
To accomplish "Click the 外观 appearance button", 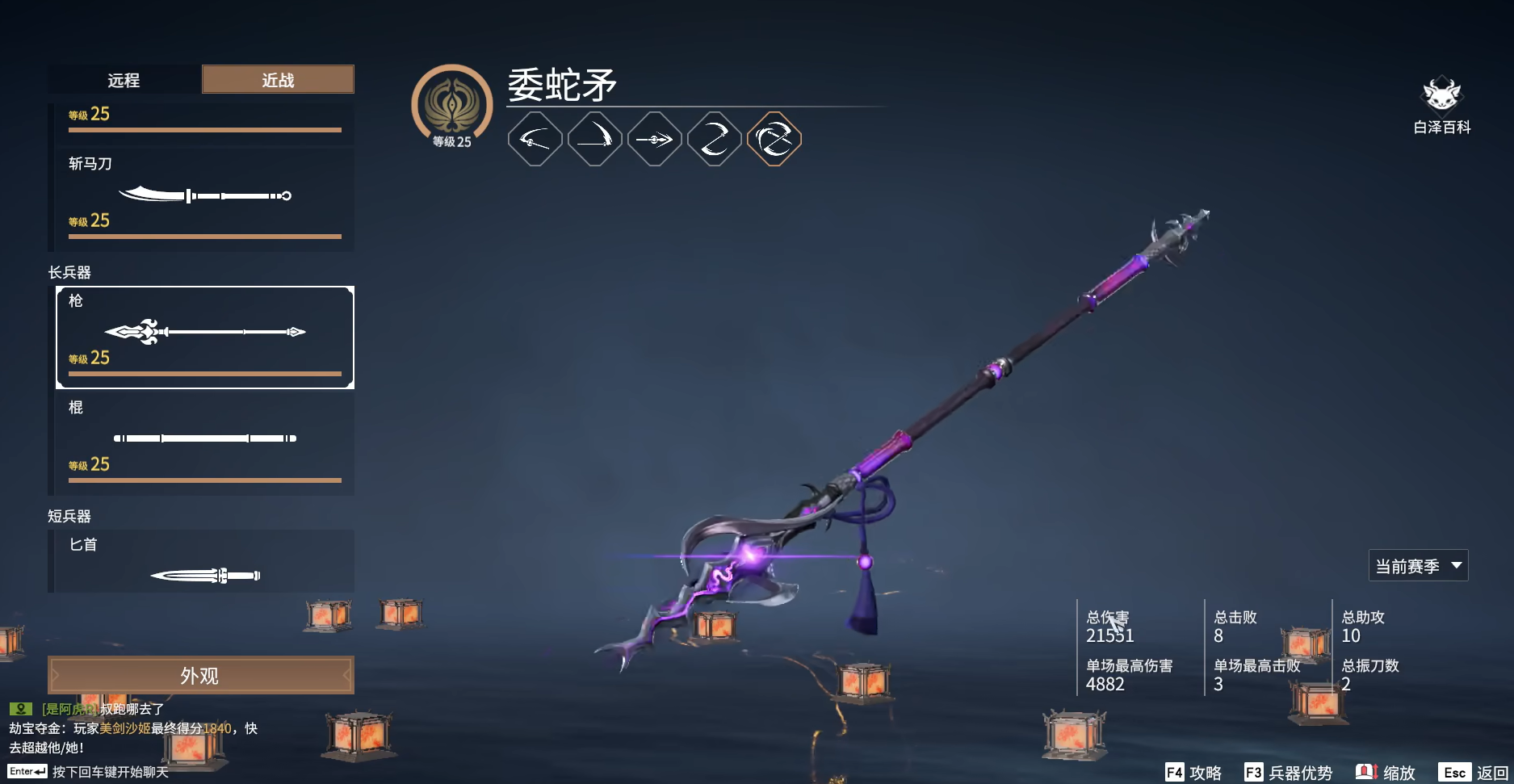I will tap(201, 674).
